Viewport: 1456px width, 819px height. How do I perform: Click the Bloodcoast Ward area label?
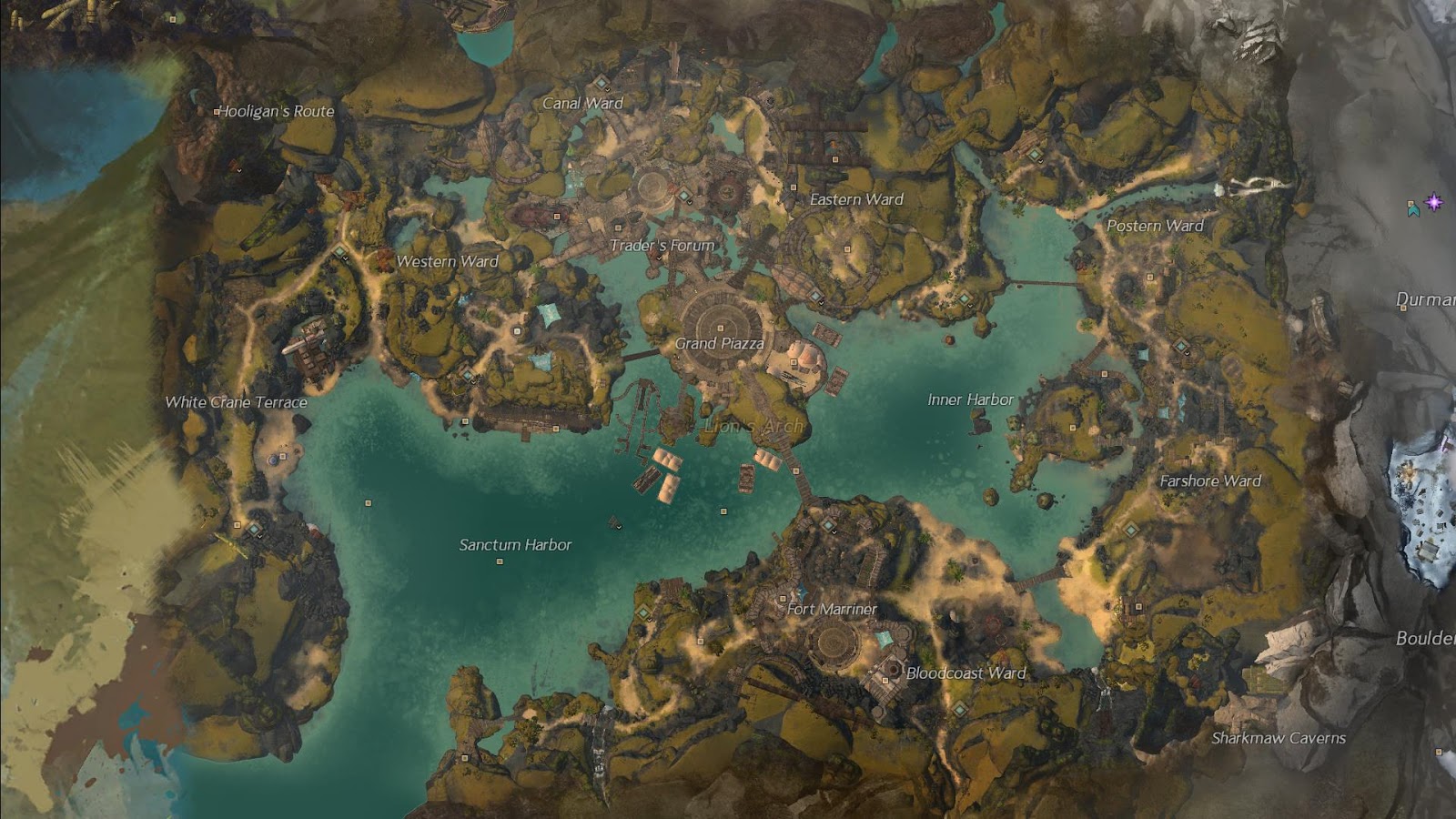coord(965,674)
